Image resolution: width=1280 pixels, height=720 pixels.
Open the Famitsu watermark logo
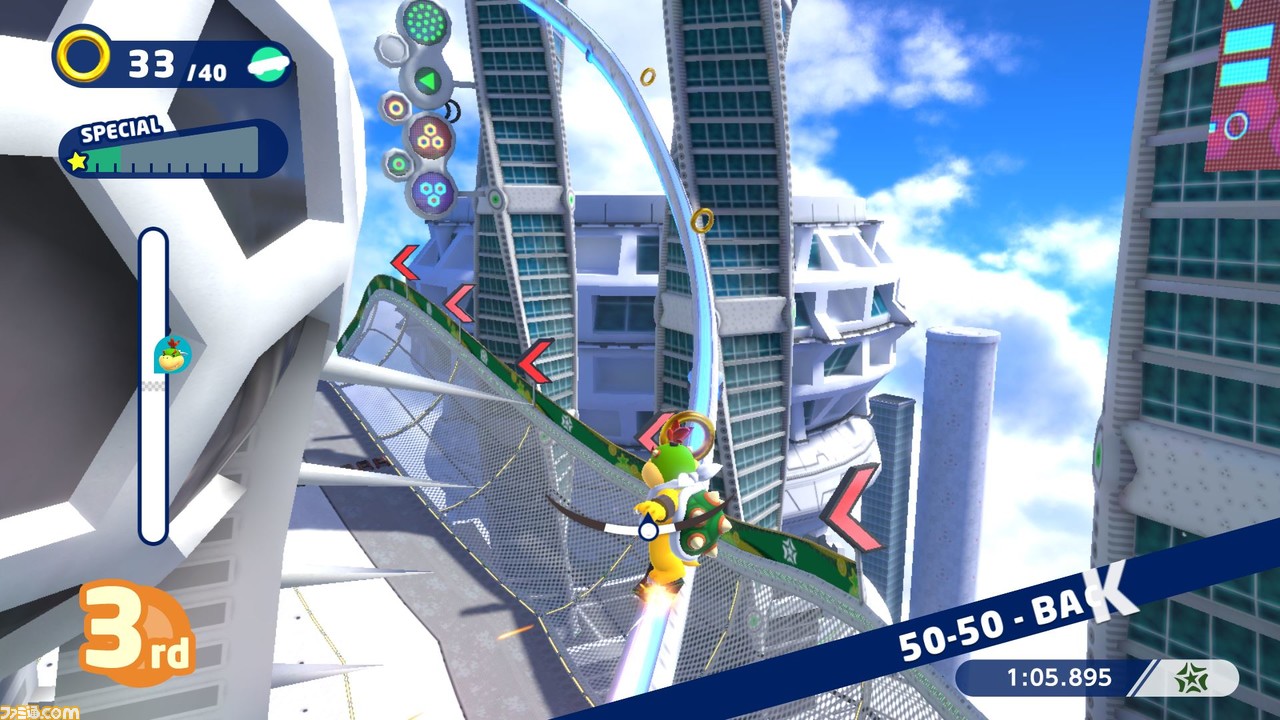click(x=40, y=711)
